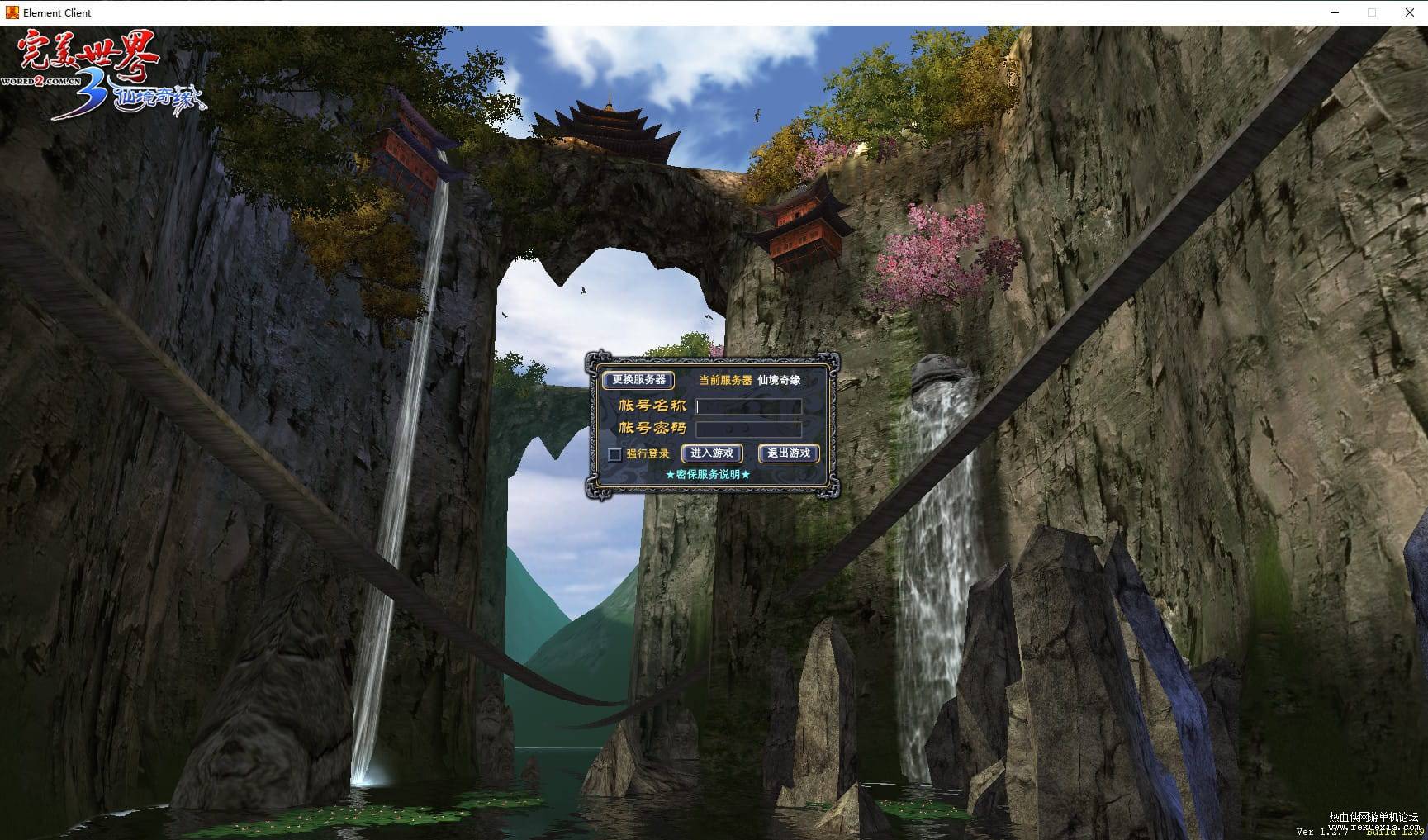
Task: Click the 更换服务器 change server button
Action: (638, 380)
